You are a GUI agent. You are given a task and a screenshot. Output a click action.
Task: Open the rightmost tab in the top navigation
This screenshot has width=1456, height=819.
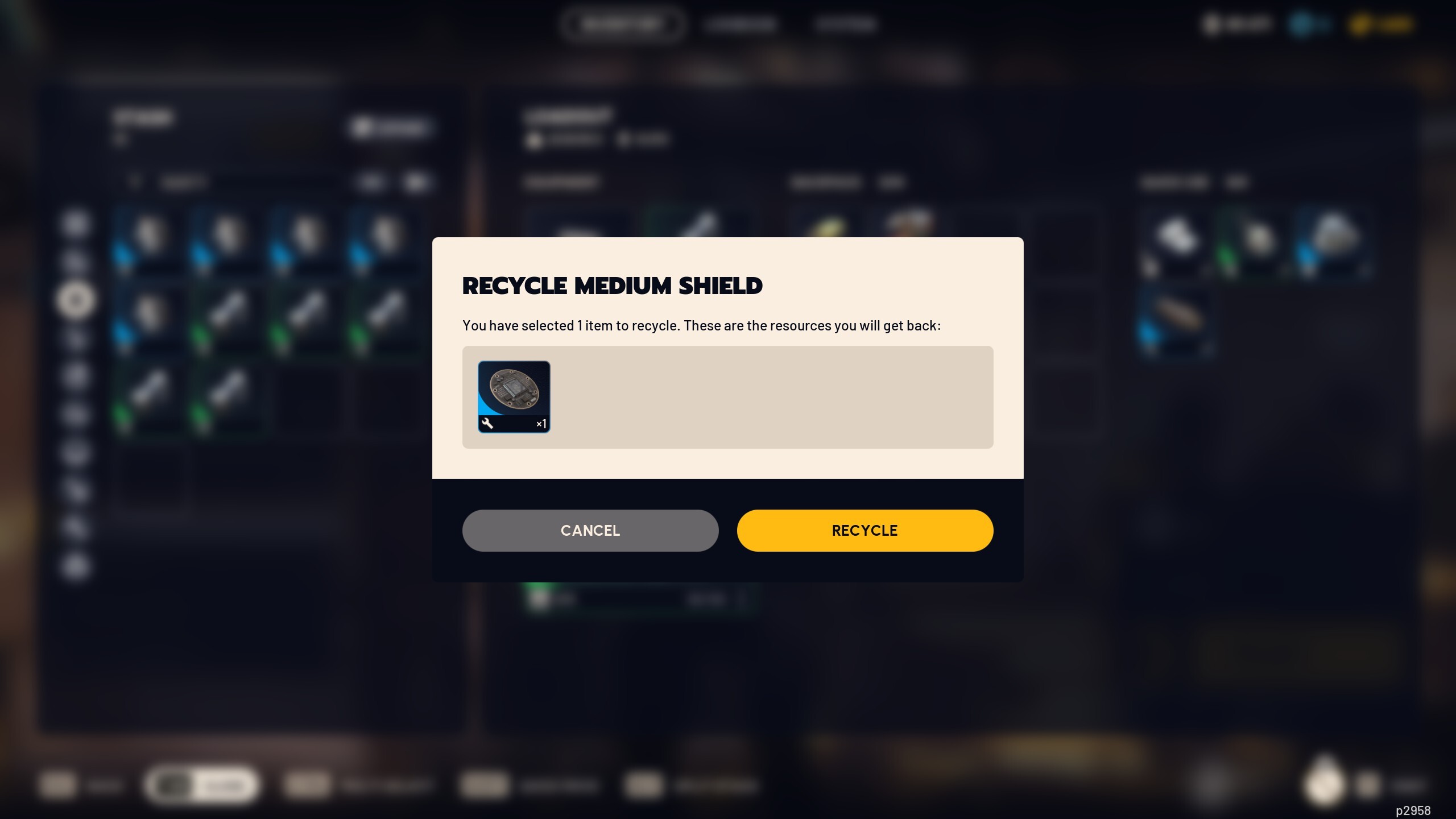coord(846,24)
